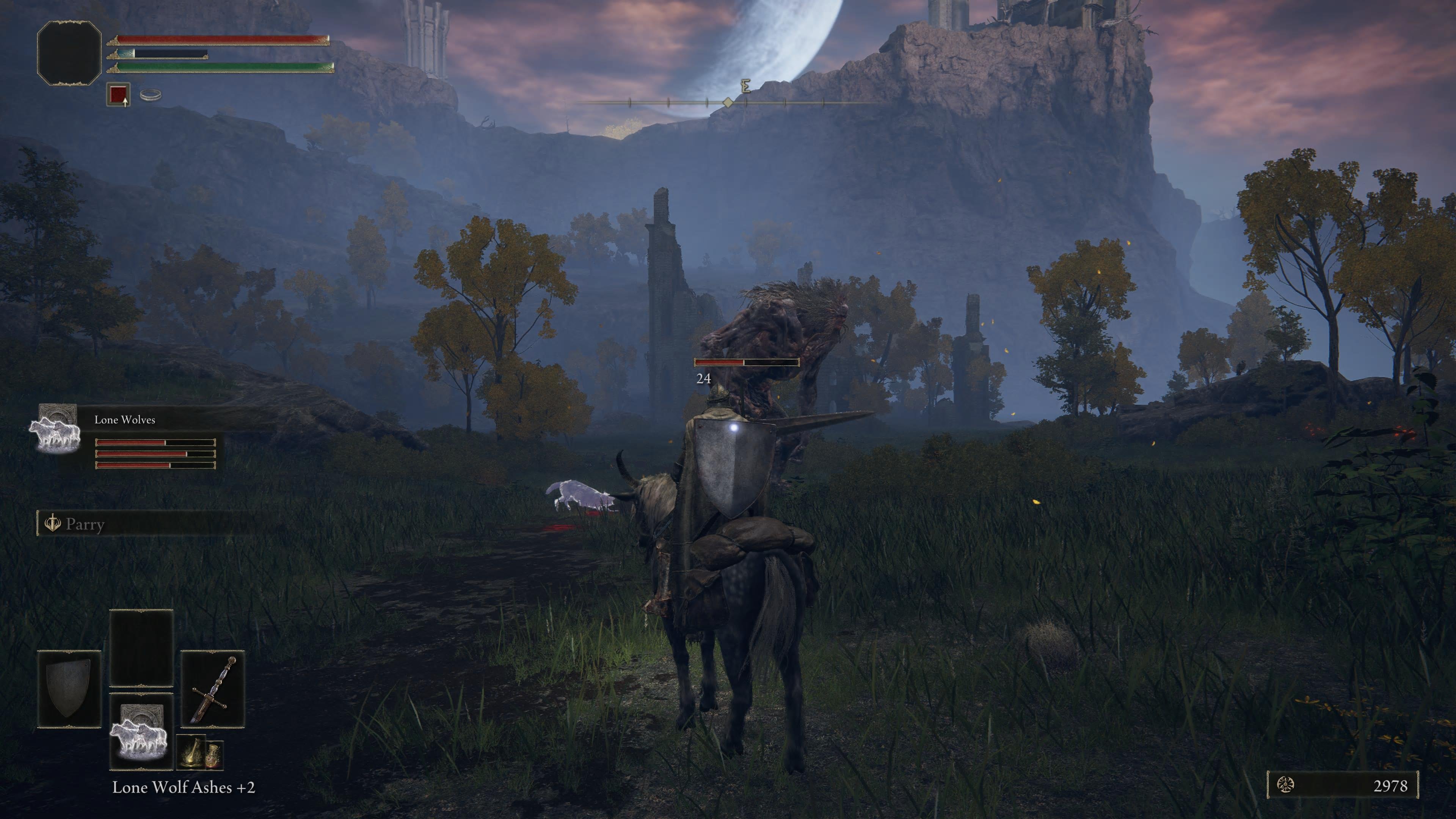Viewport: 1456px width, 819px height.
Task: Toggle the quick-item selection arrow indicator
Action: (x=125, y=104)
